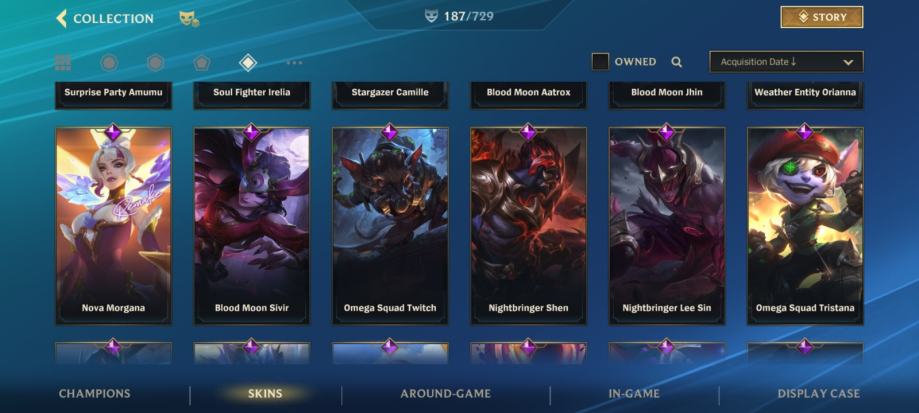Click the golden masks icon beside Collection
This screenshot has height=413, width=919.
(x=188, y=18)
